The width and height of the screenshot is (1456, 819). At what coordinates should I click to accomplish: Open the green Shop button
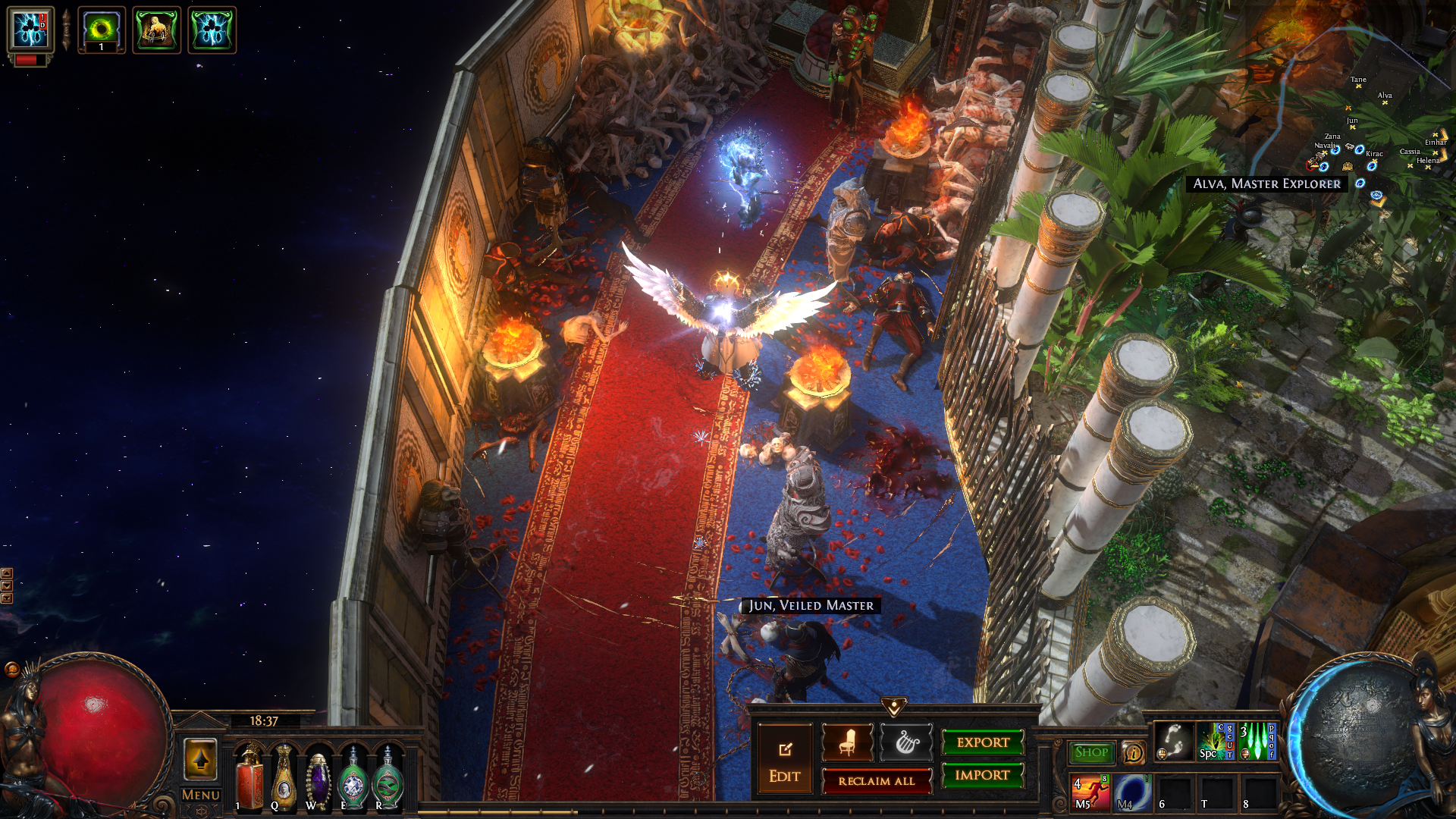(1091, 752)
